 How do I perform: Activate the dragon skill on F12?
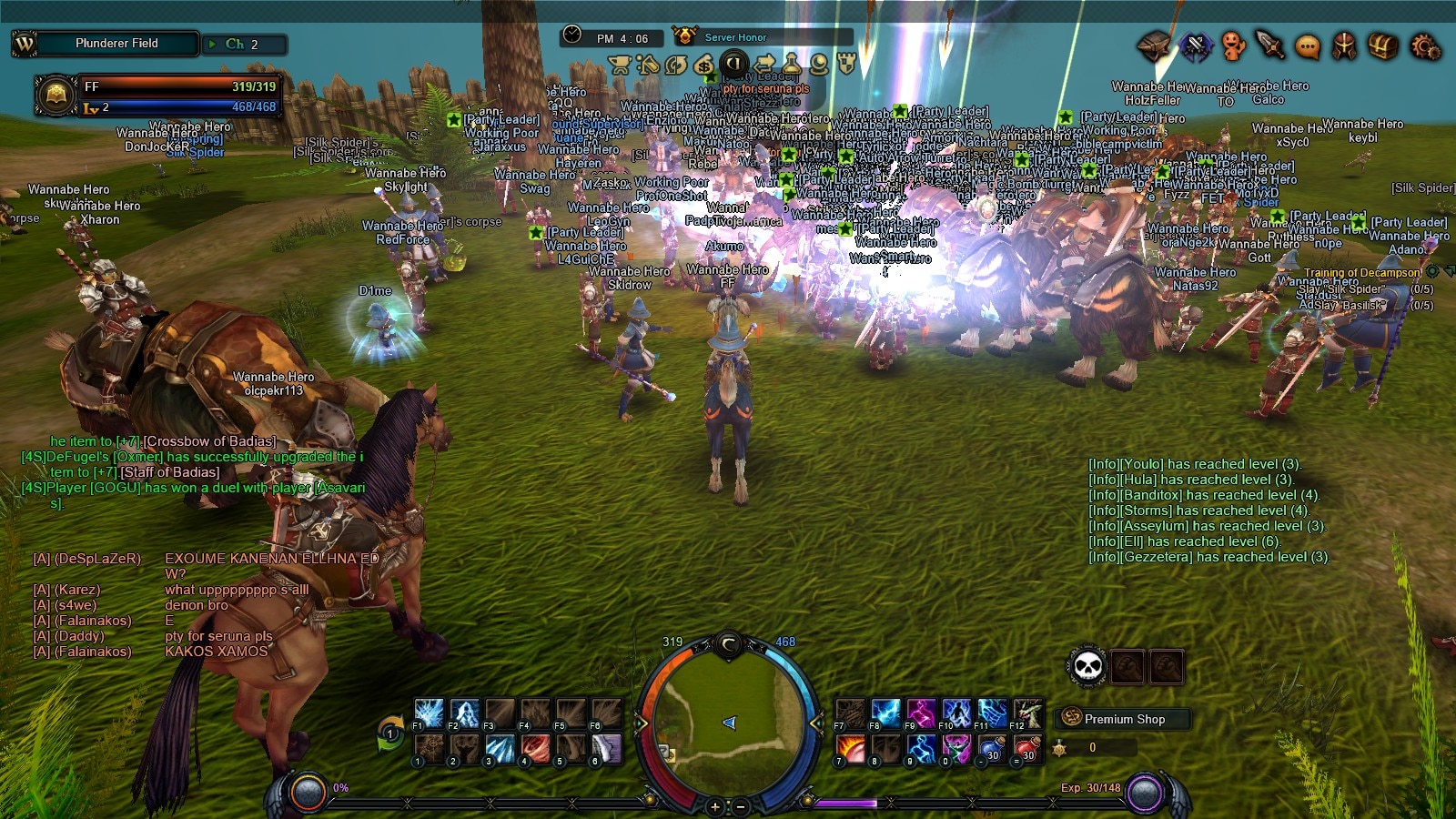coord(1027,713)
